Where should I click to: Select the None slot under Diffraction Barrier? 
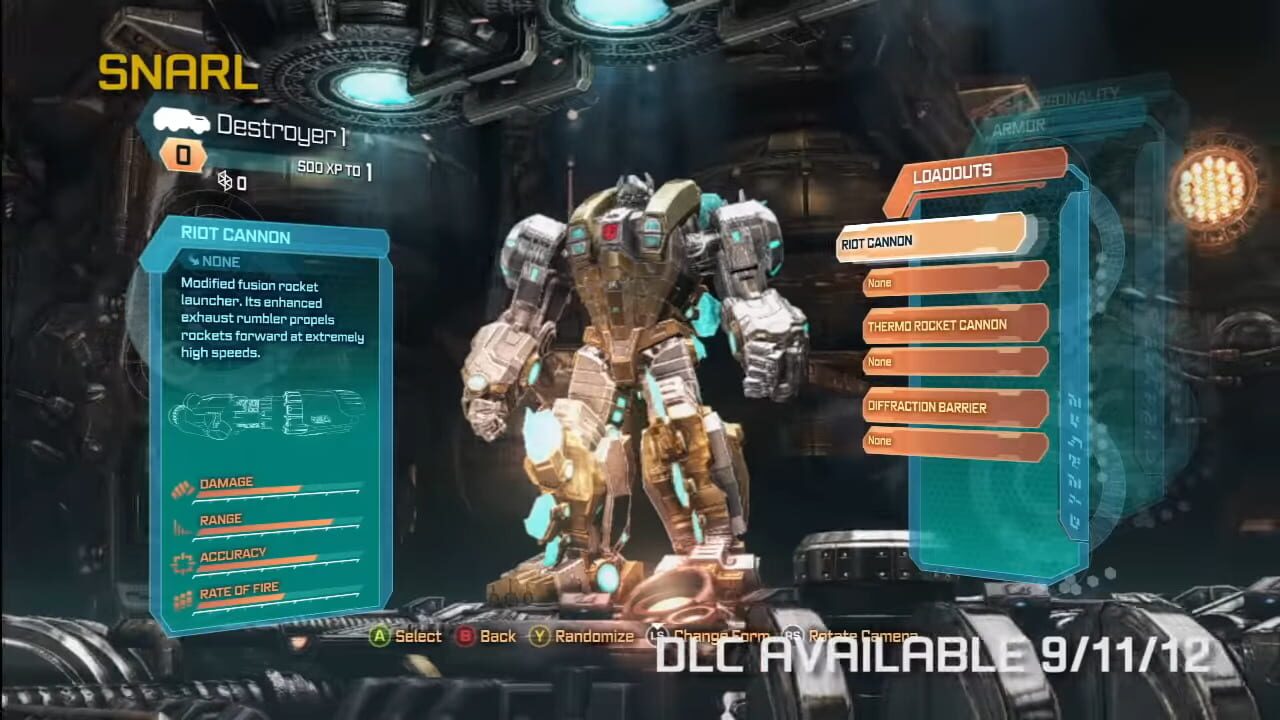point(950,440)
